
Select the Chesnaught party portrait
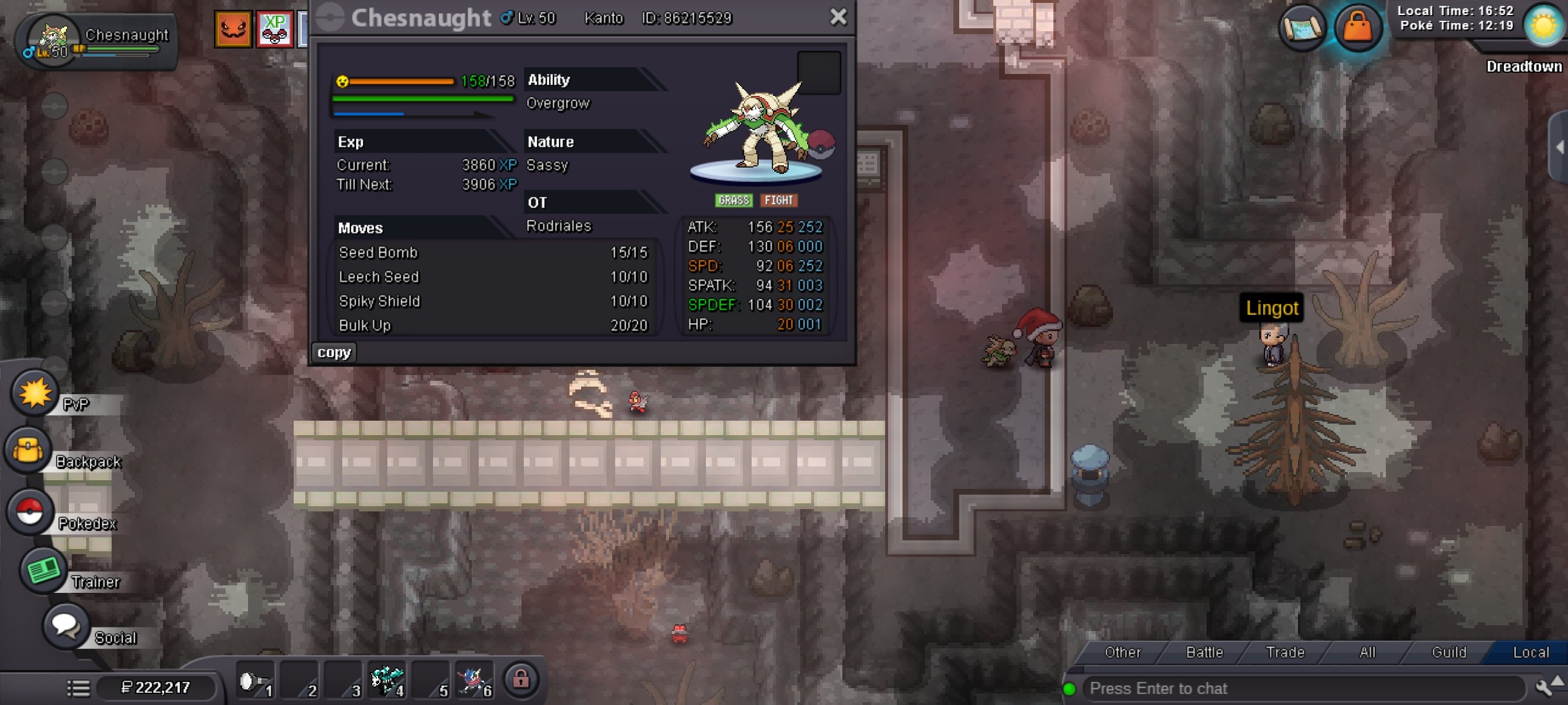(54, 39)
